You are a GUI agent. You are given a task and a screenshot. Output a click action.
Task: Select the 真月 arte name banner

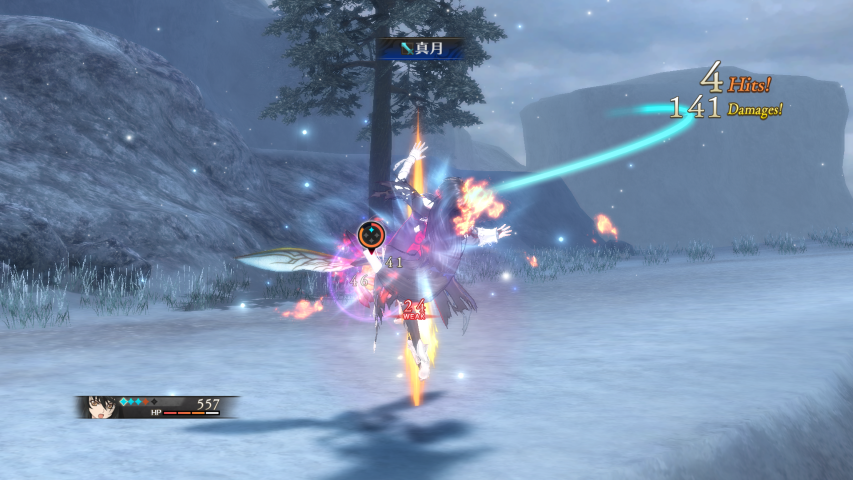coord(420,47)
